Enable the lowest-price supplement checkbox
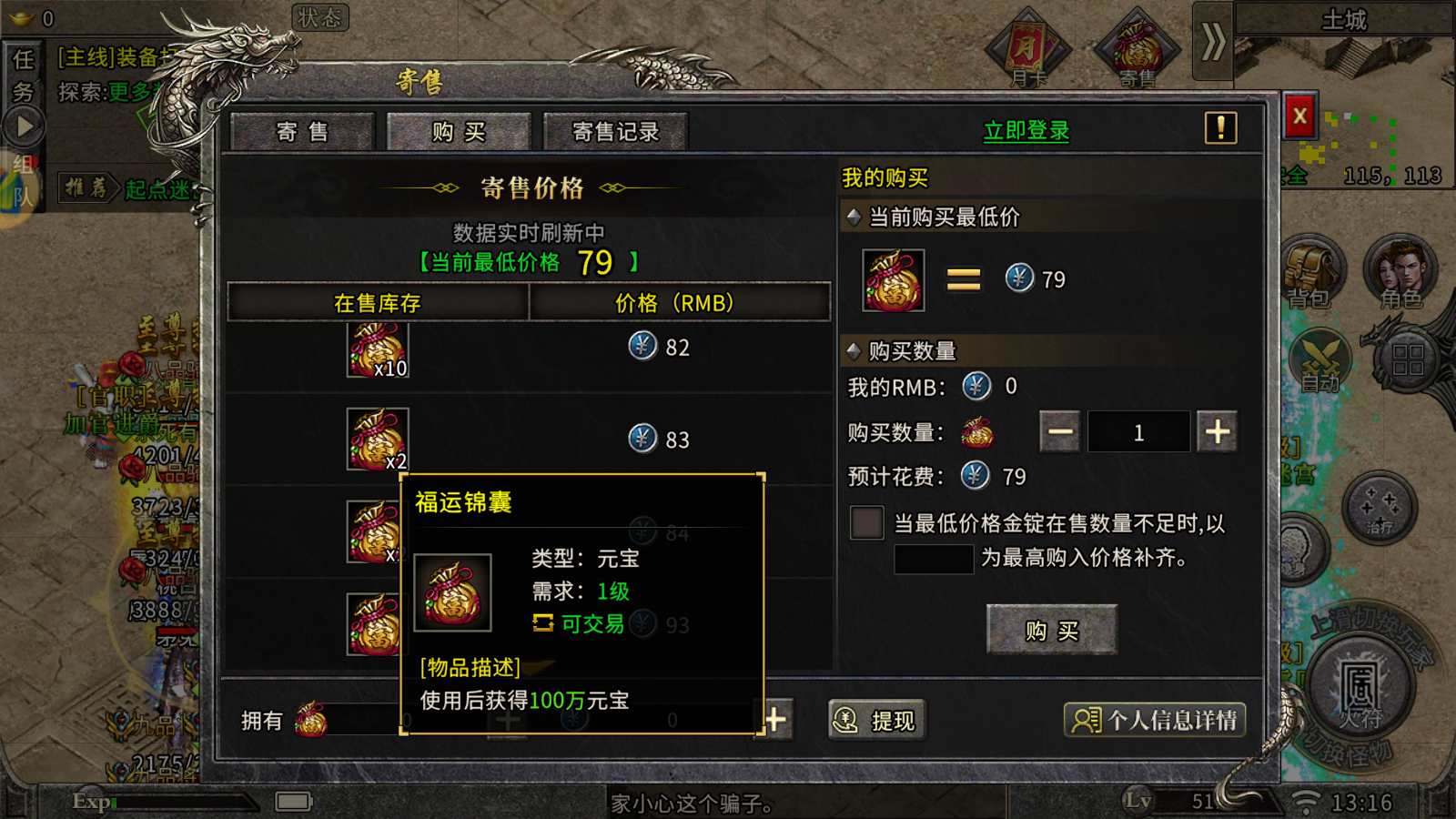The width and height of the screenshot is (1456, 819). pos(865,521)
